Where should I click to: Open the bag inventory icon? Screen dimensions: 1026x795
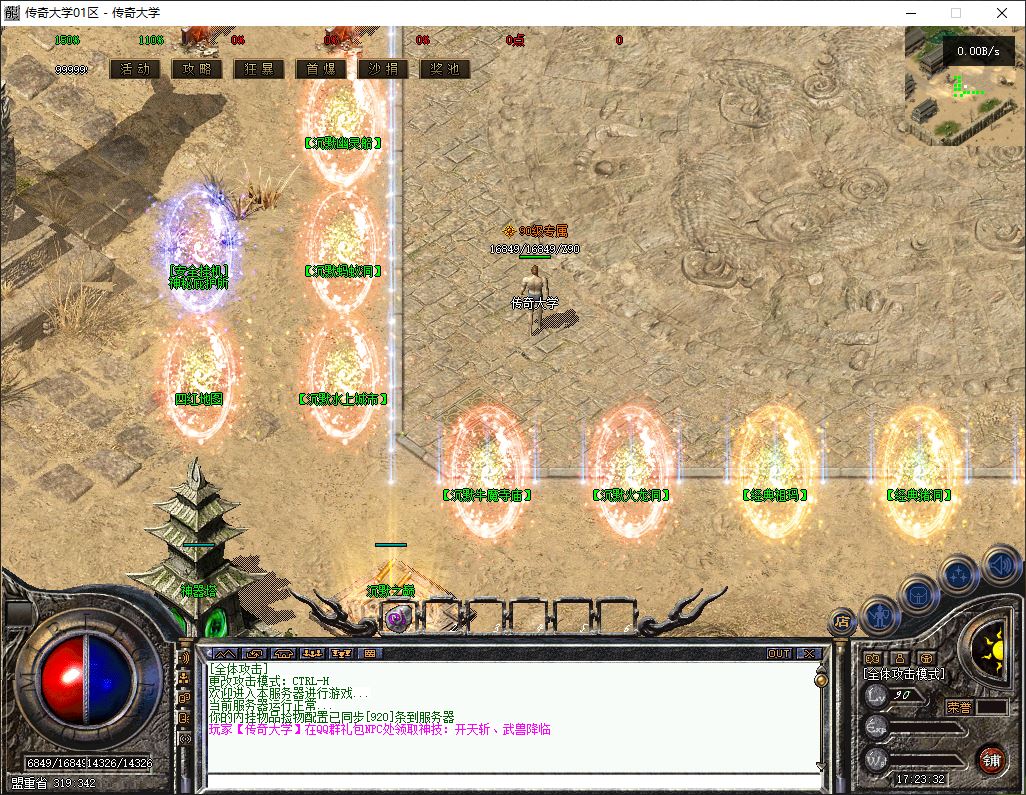point(920,593)
